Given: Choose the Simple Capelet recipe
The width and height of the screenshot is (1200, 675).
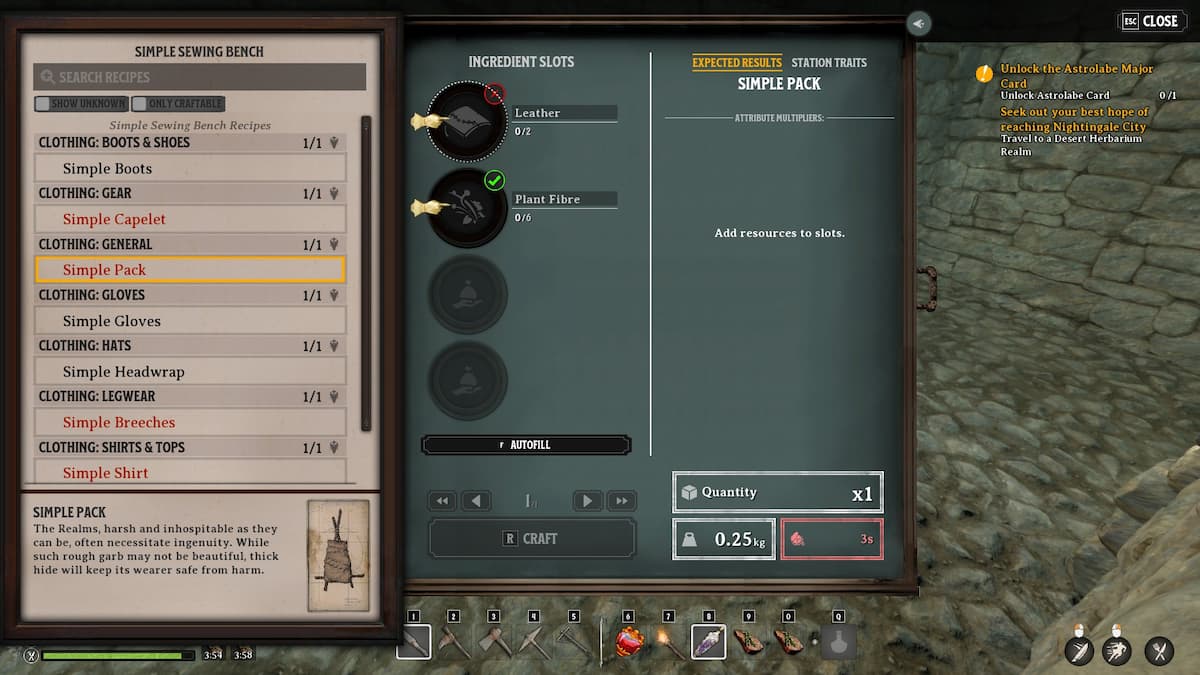Looking at the screenshot, I should pos(190,219).
